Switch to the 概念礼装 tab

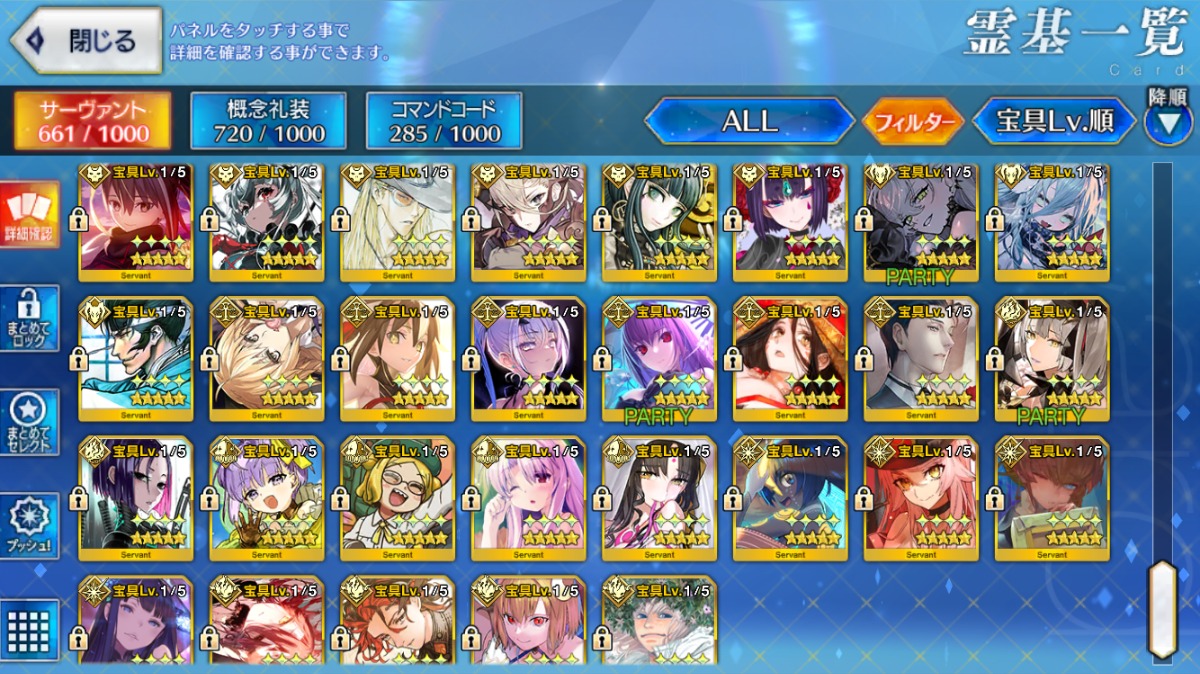268,122
